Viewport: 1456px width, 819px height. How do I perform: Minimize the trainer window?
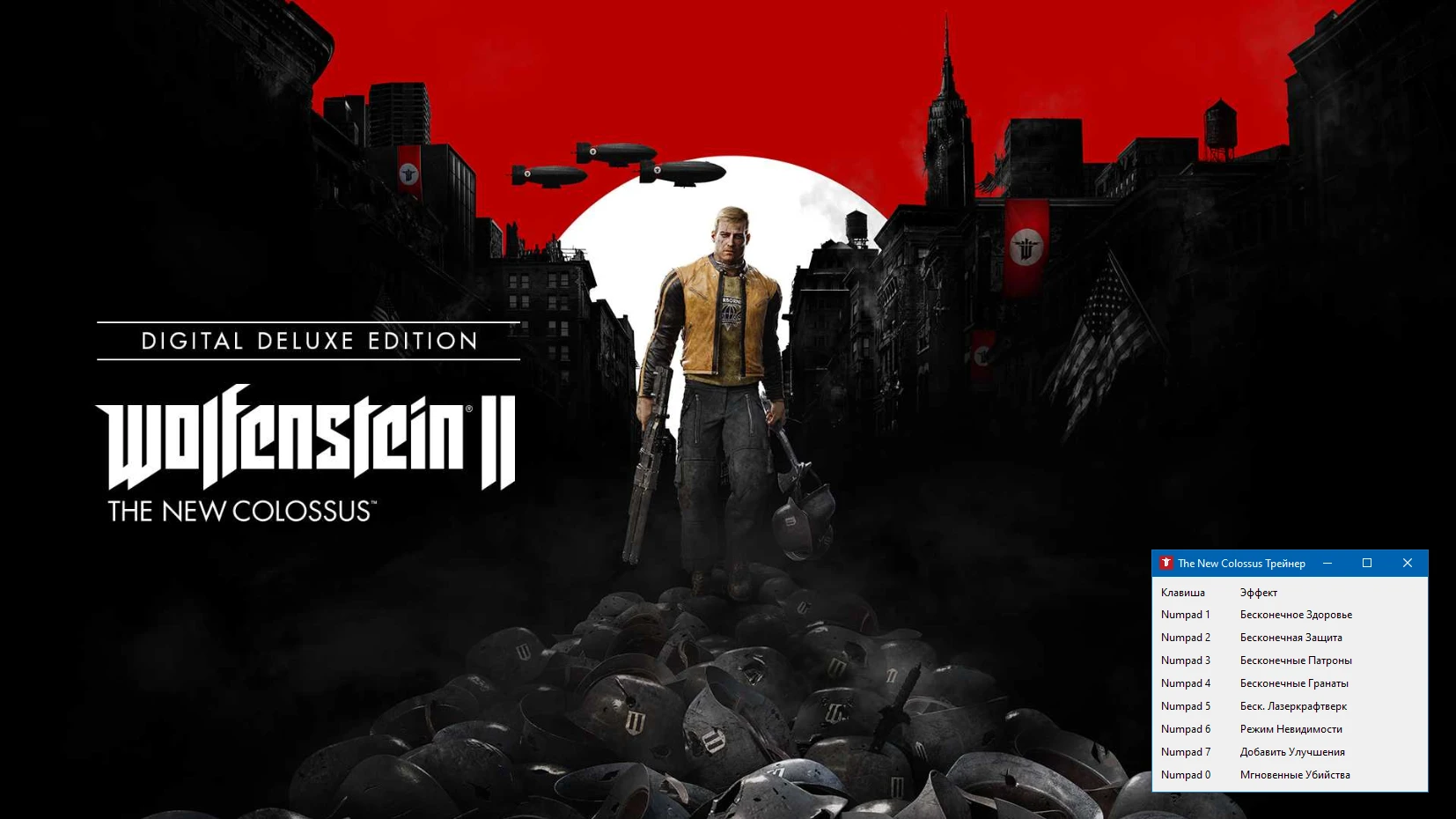tap(1327, 564)
